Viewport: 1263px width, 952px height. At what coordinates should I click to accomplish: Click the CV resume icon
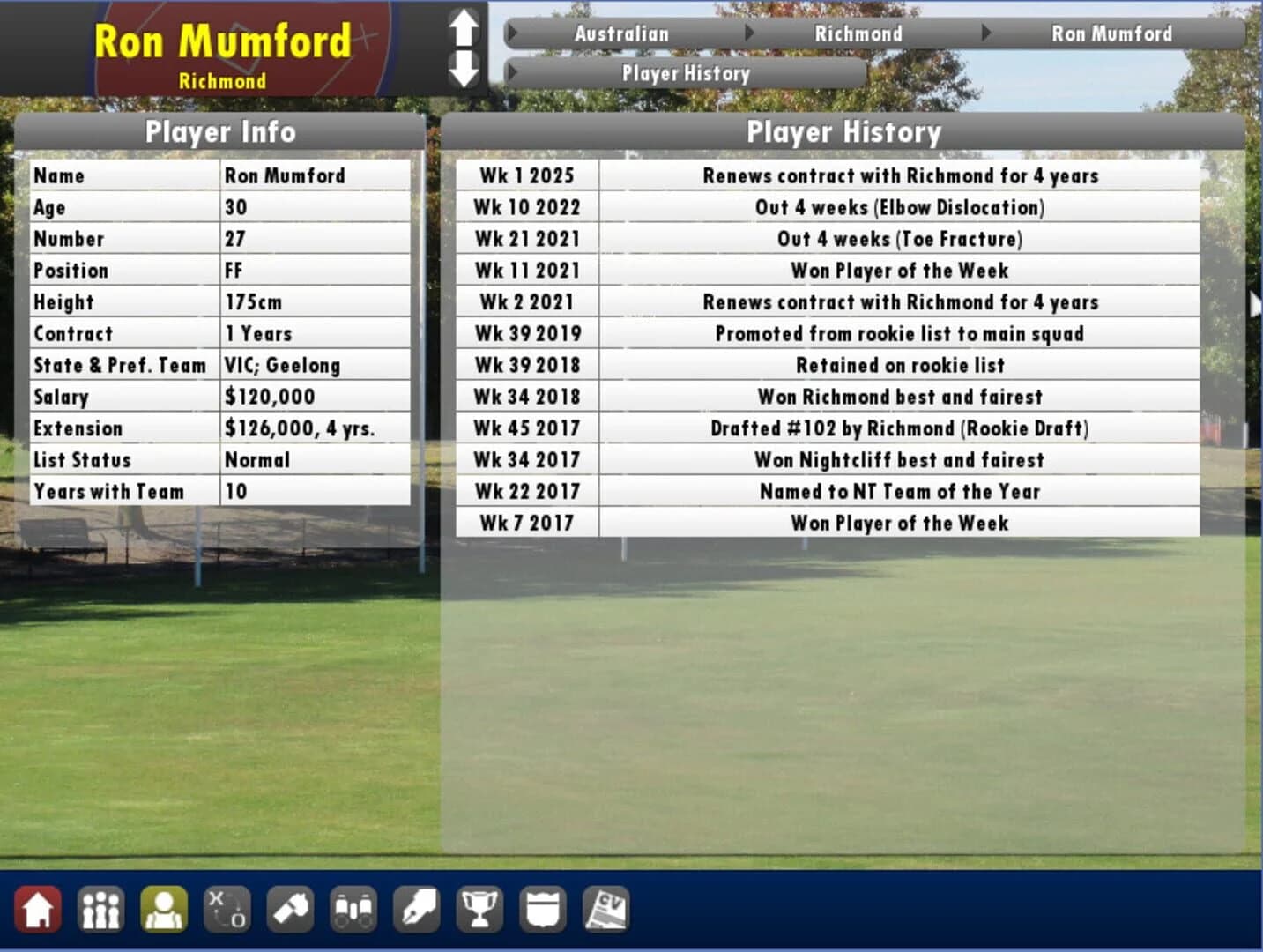coord(606,908)
